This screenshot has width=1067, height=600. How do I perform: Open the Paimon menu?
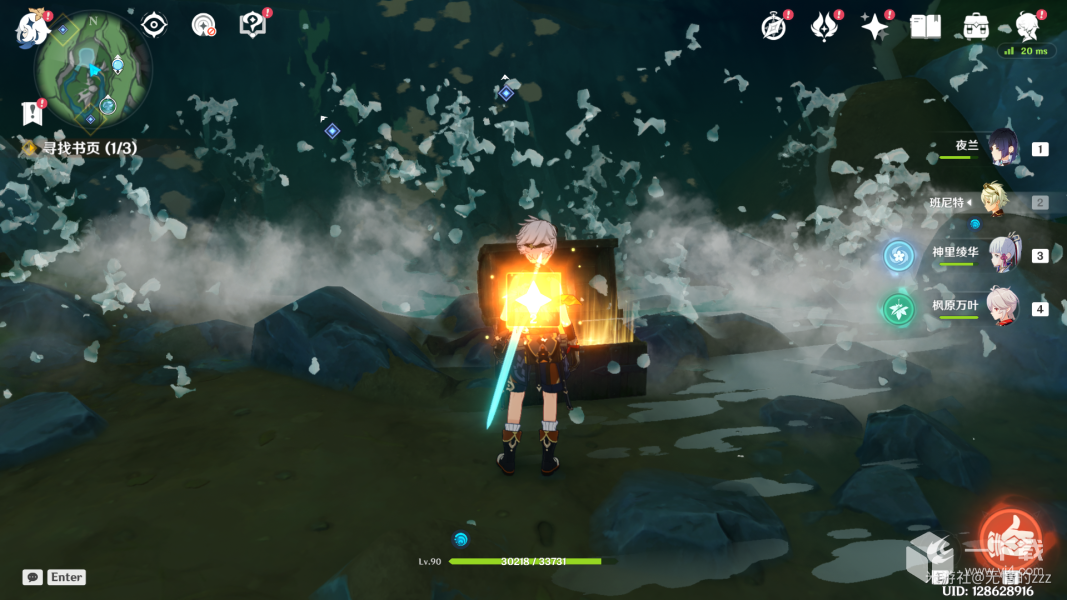pos(30,29)
